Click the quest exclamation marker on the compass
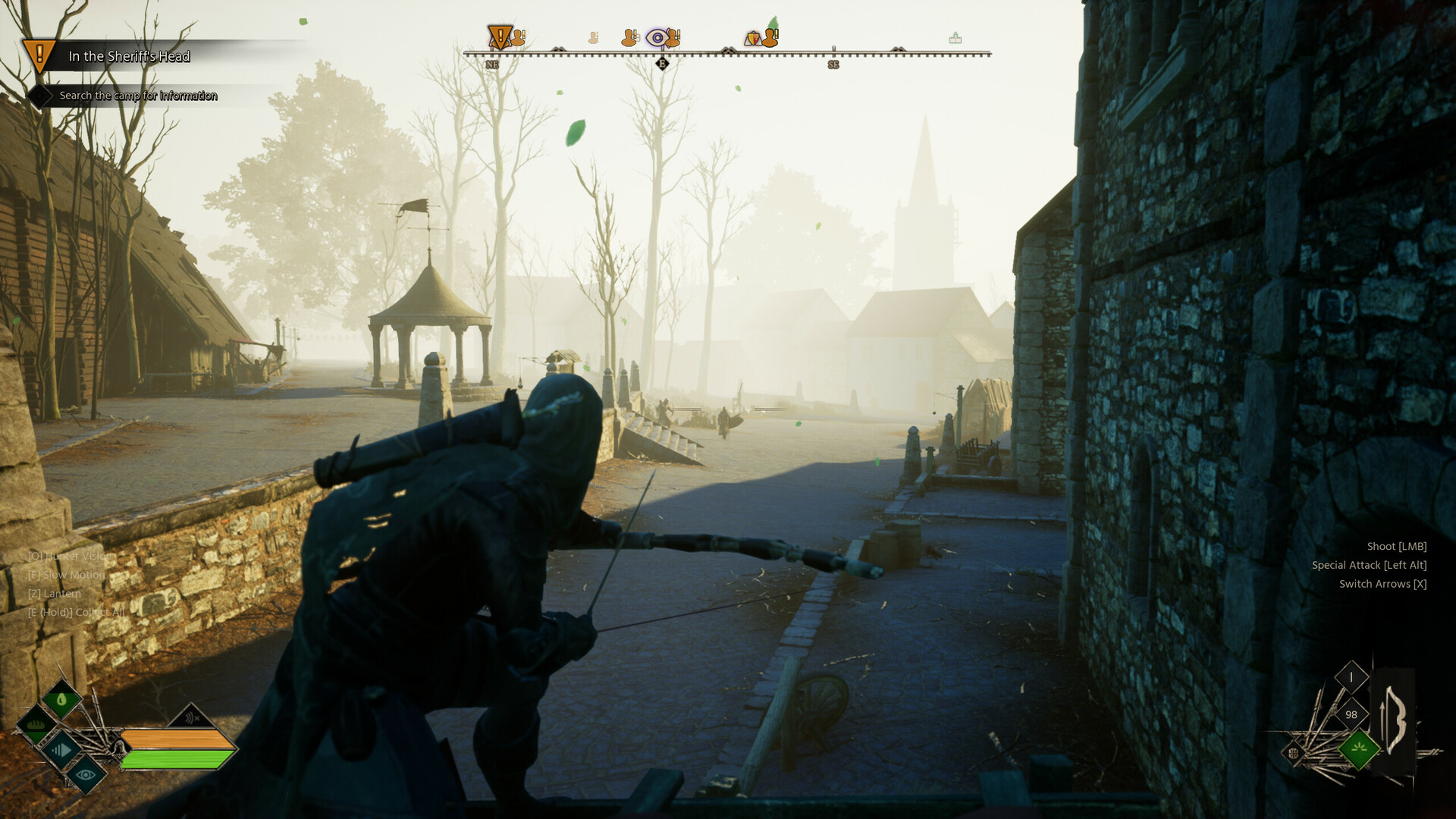The image size is (1456, 819). (500, 37)
